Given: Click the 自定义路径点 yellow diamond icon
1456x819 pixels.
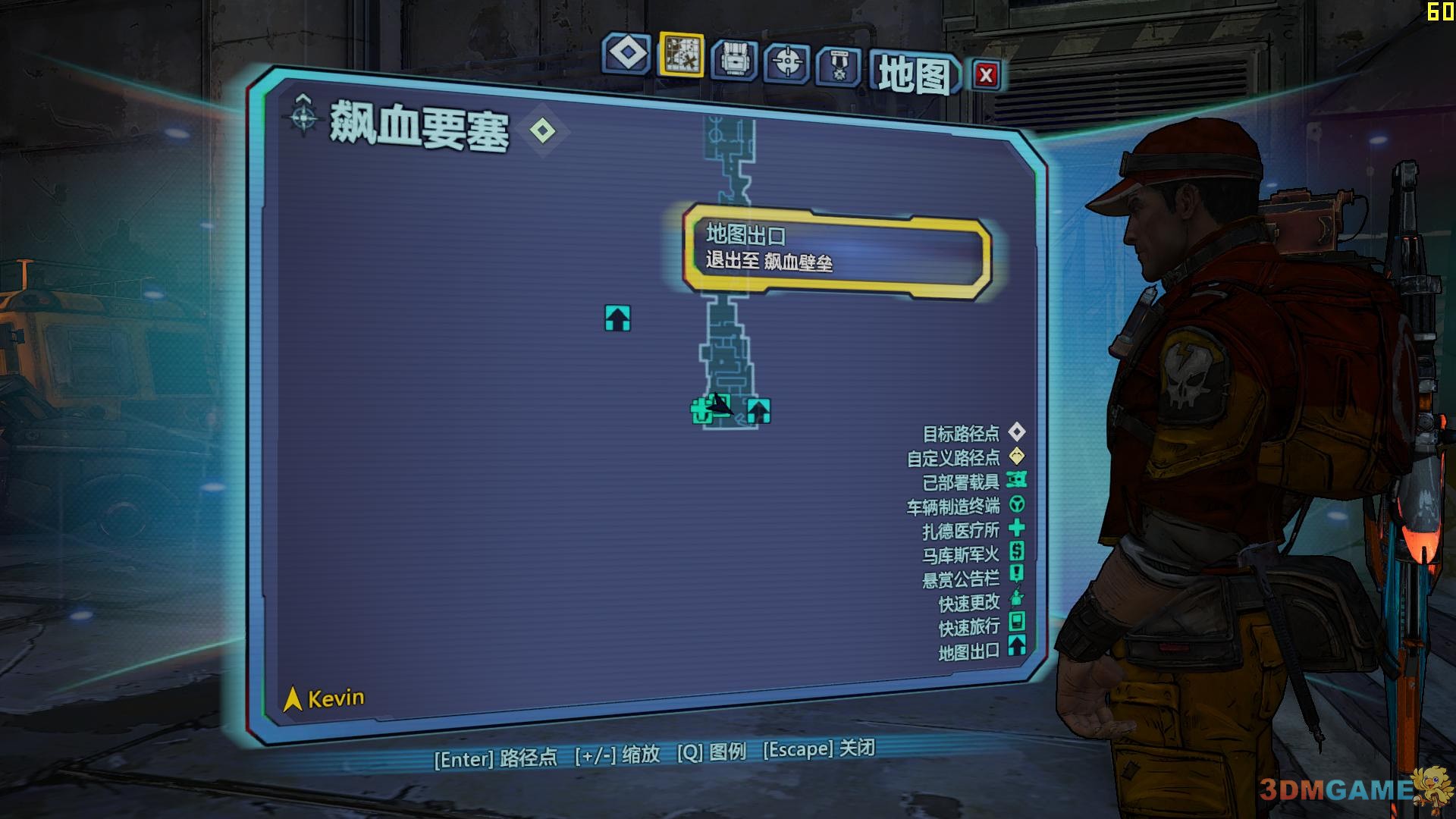Looking at the screenshot, I should click(x=1016, y=456).
